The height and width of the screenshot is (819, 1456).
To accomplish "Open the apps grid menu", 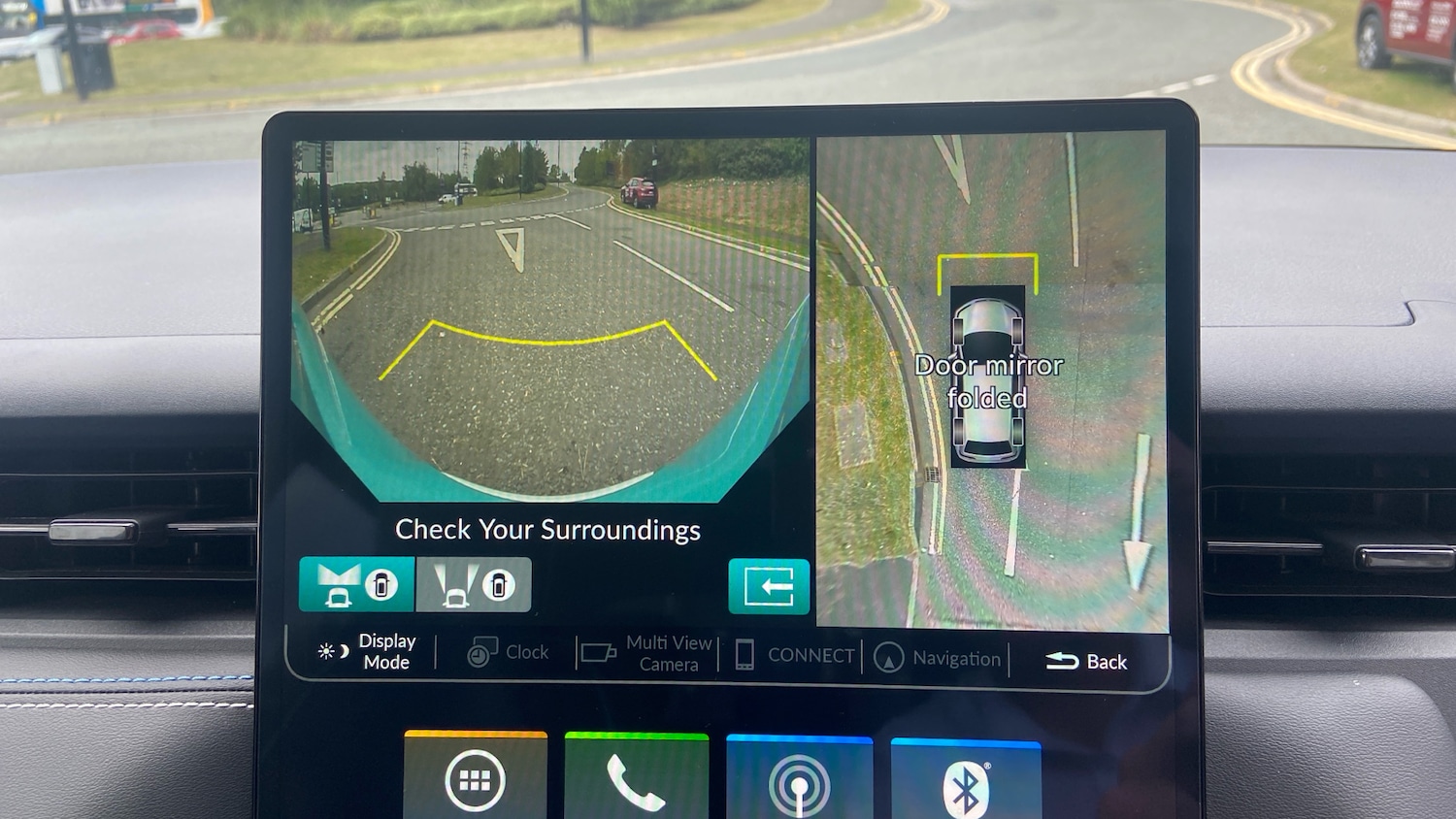I will click(x=475, y=778).
